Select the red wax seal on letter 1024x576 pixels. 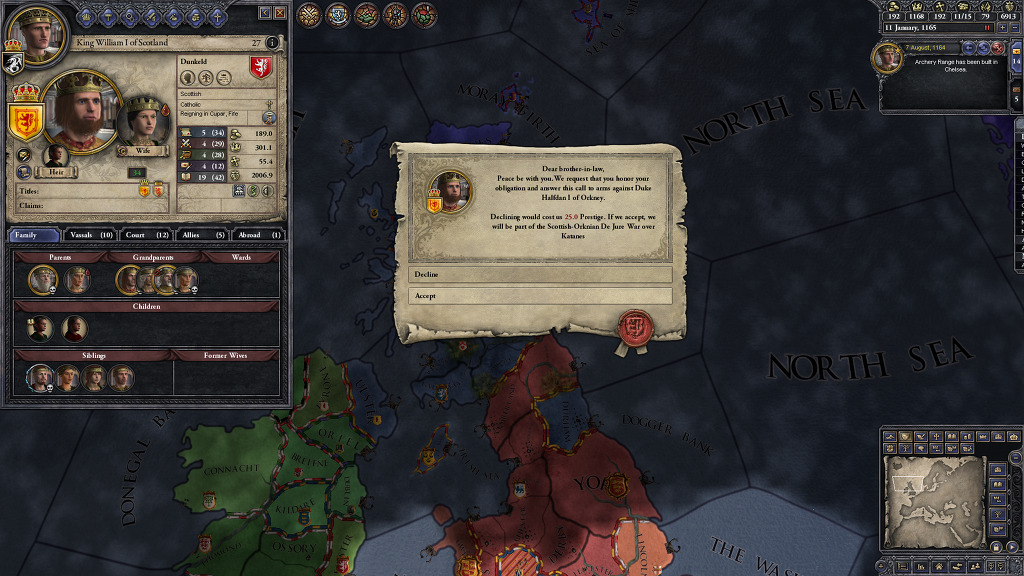point(633,325)
